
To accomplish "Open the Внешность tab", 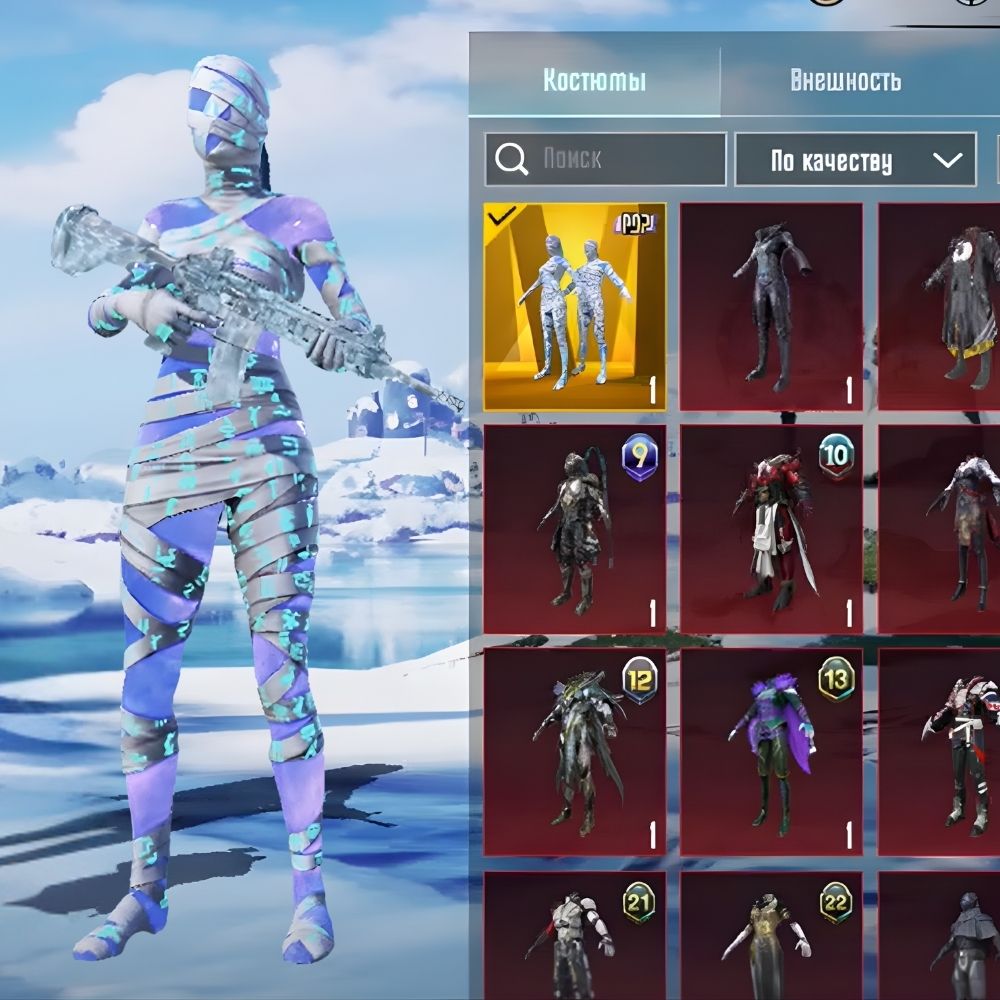I will click(845, 81).
